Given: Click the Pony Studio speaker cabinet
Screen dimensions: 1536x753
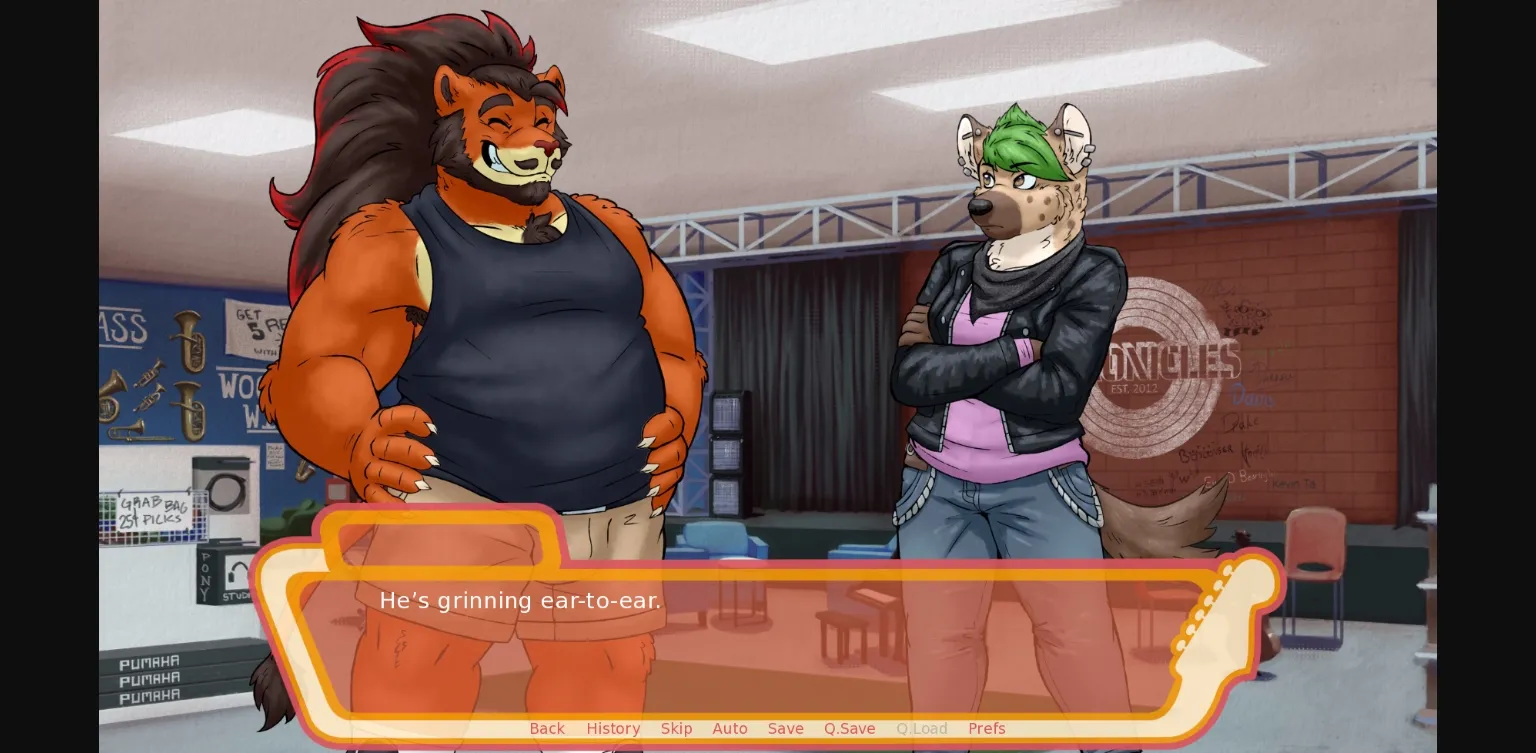Looking at the screenshot, I should [215, 575].
